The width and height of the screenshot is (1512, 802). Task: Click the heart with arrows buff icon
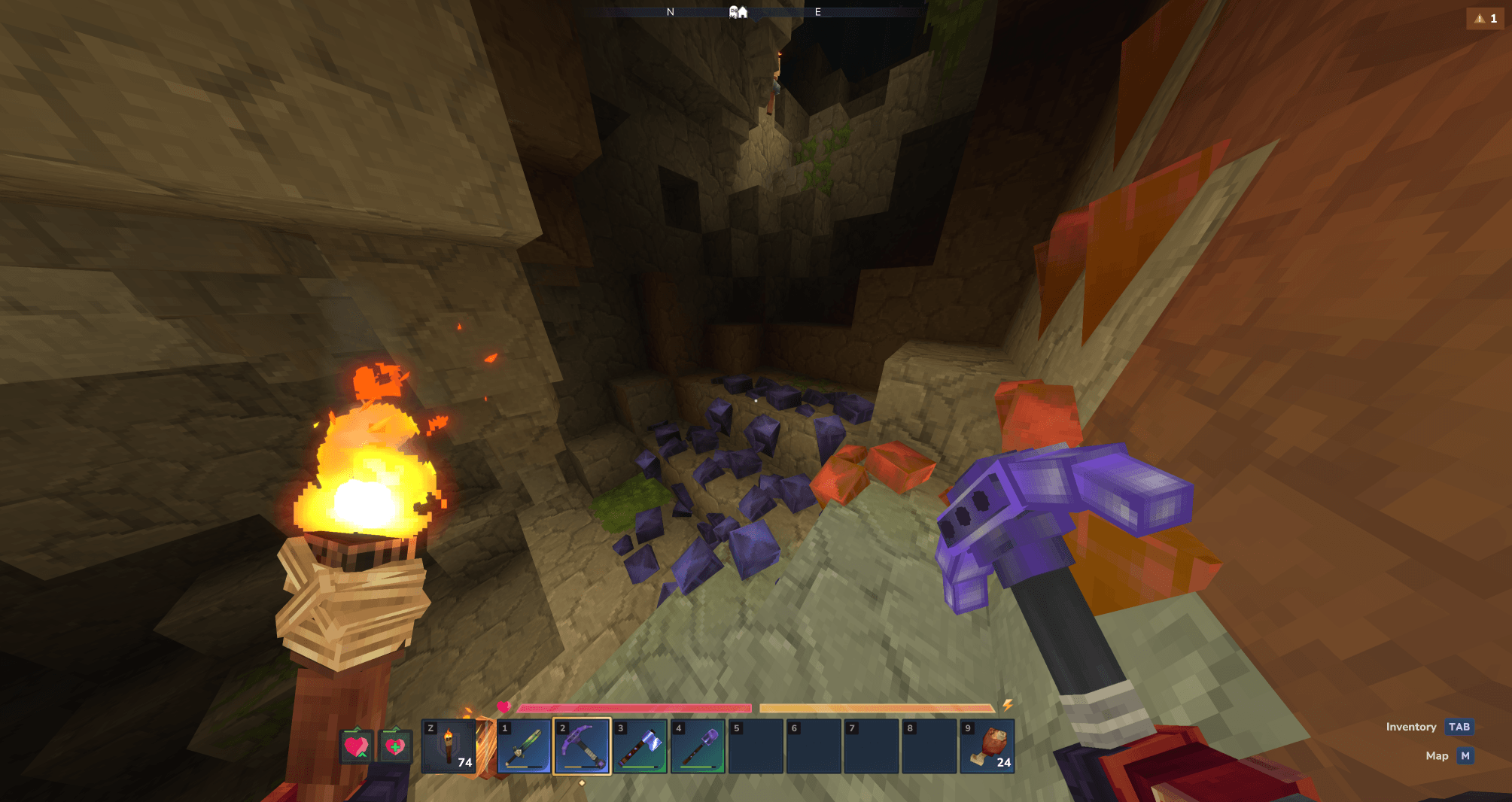[356, 746]
